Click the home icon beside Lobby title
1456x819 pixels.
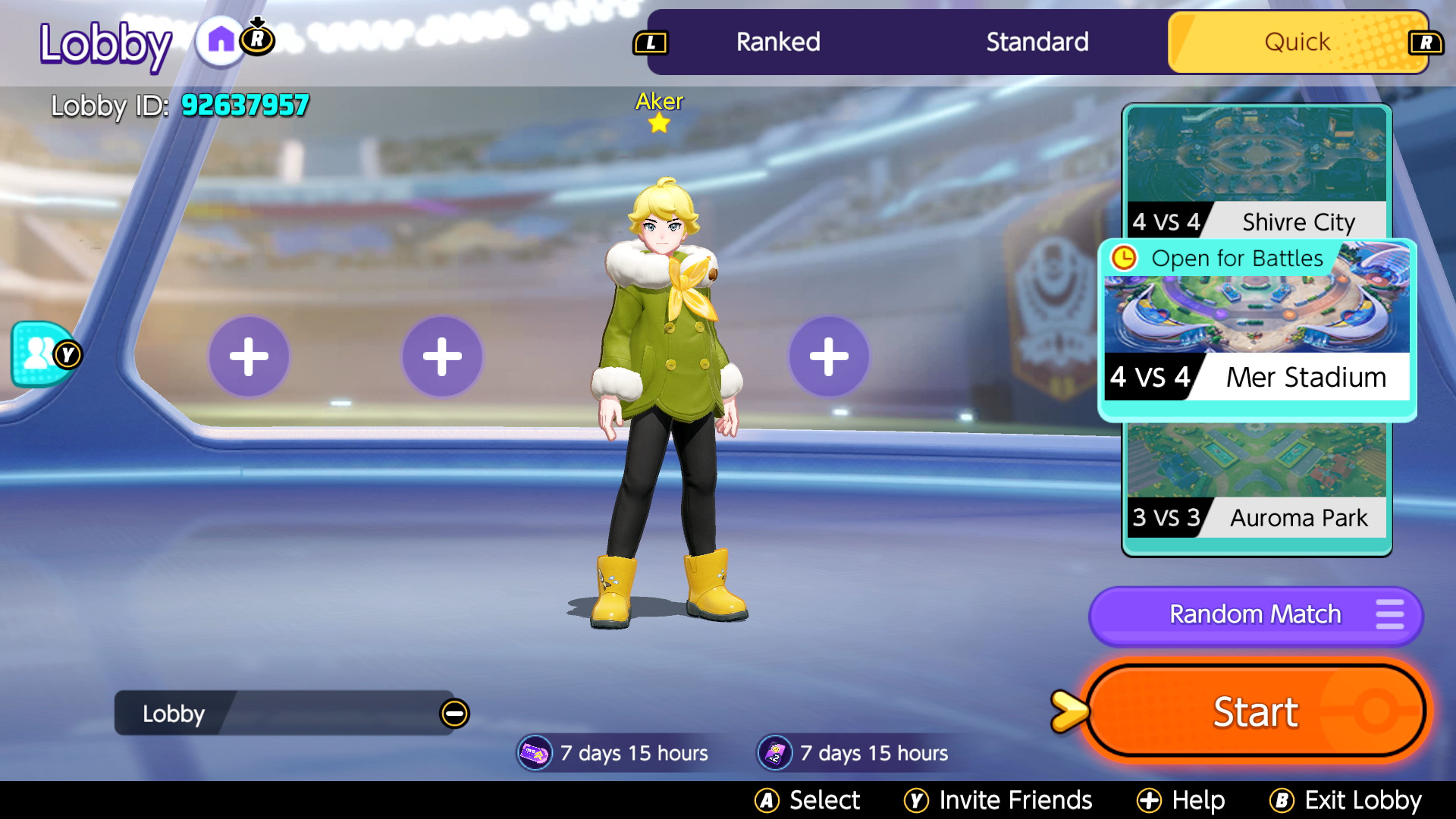pos(221,41)
